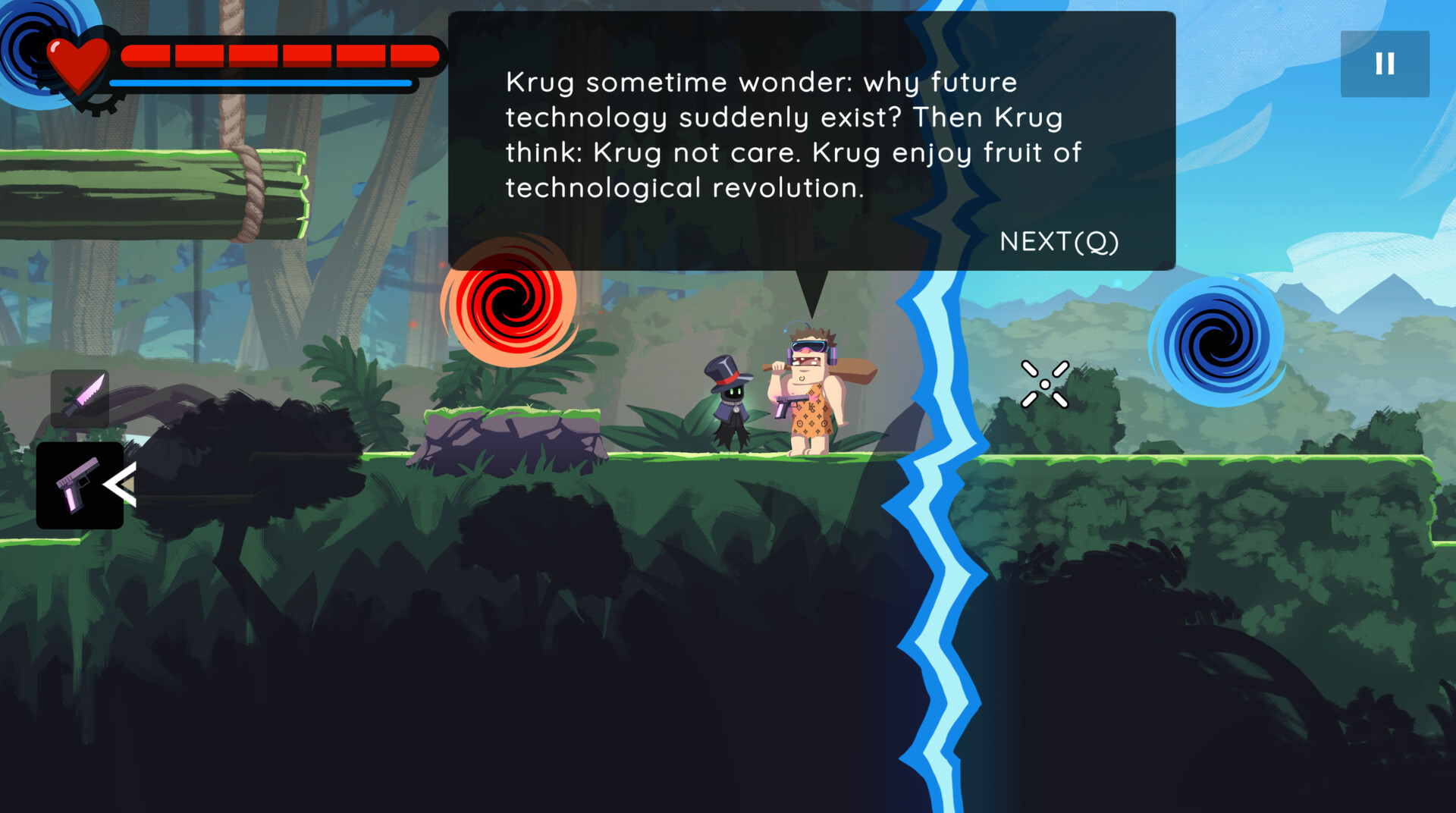Image resolution: width=1456 pixels, height=813 pixels.
Task: Select the pink pistol weapon icon
Action: (x=80, y=485)
